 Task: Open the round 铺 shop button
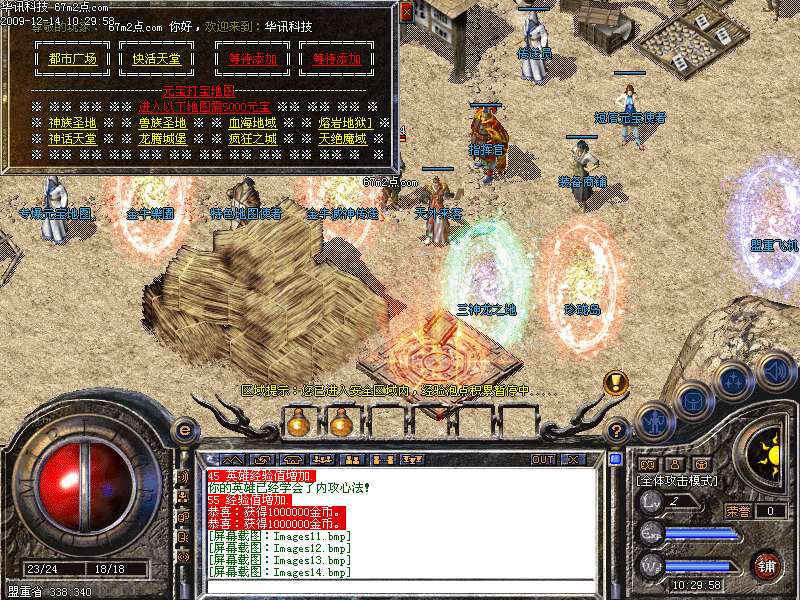coord(767,566)
